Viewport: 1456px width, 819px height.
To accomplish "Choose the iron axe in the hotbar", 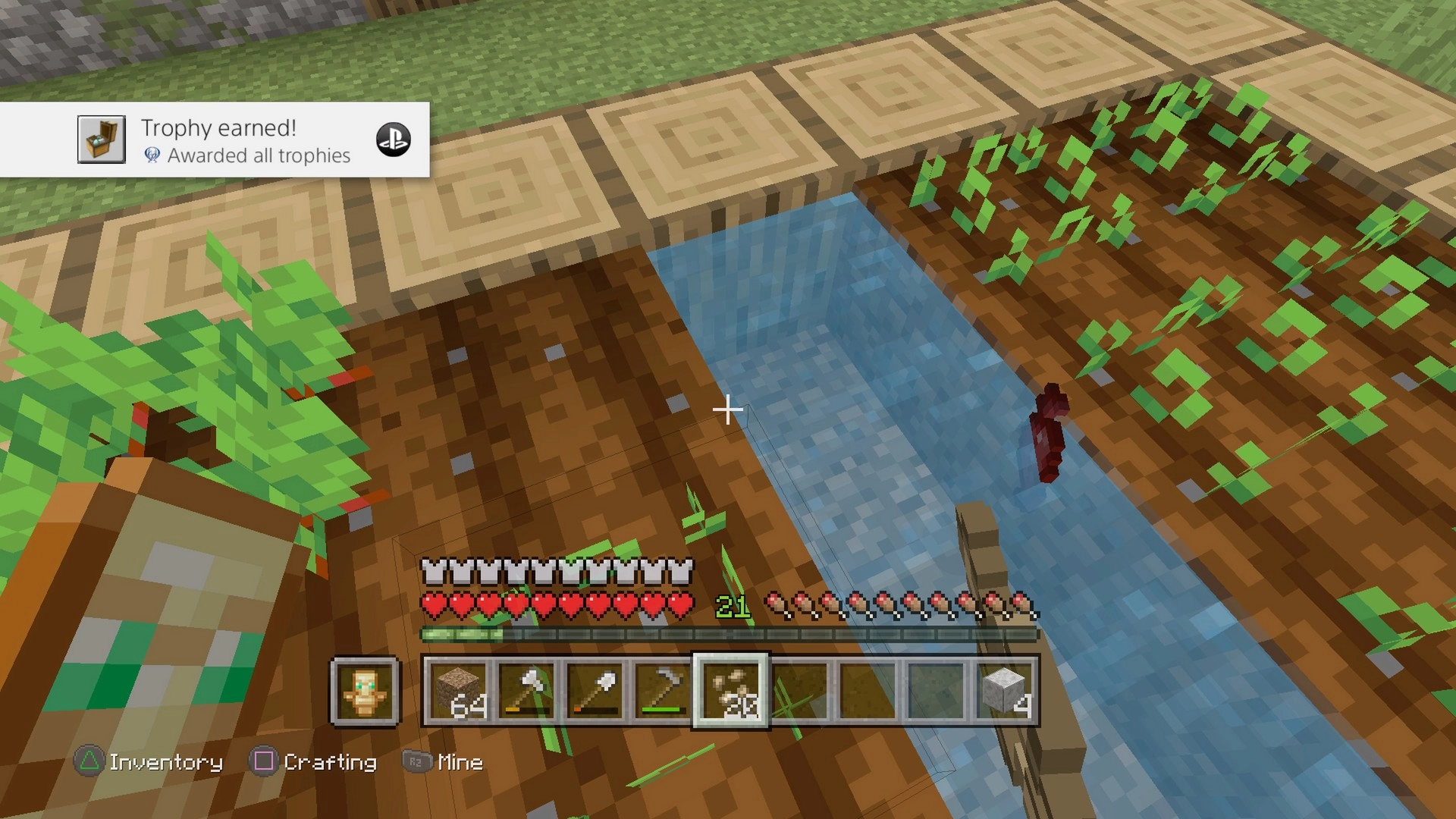I will coord(526,690).
